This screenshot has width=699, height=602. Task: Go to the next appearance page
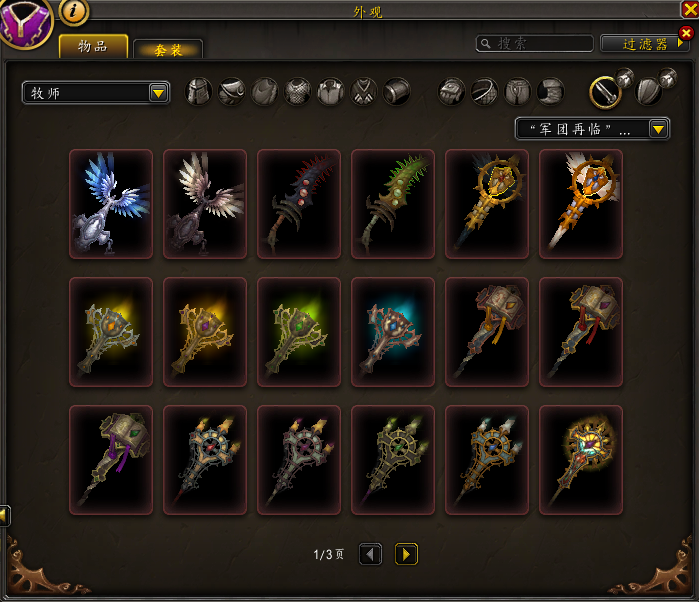pos(406,554)
